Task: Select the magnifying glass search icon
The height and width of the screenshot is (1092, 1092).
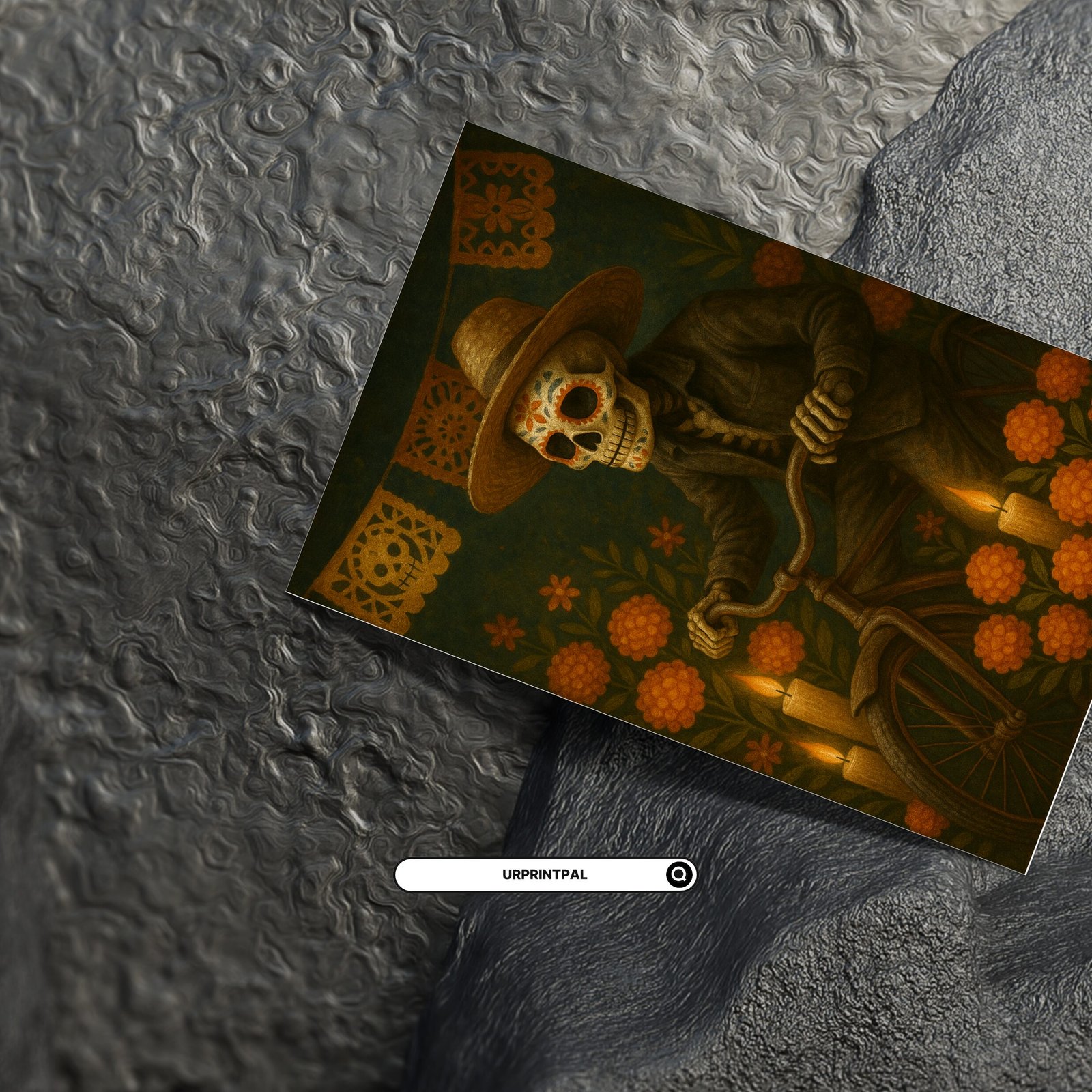Action: coord(679,874)
